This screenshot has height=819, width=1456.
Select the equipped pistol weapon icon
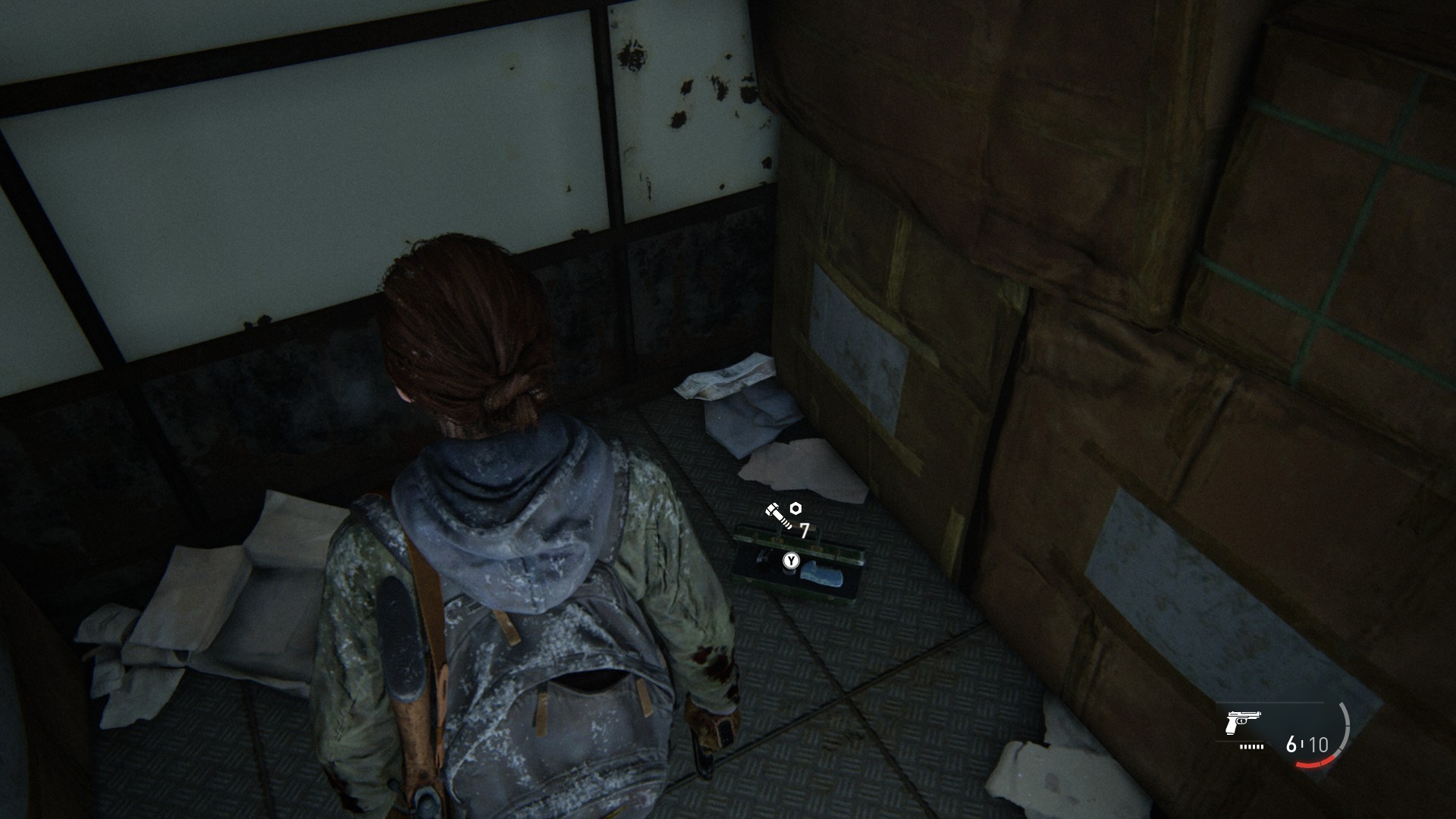click(x=1243, y=722)
